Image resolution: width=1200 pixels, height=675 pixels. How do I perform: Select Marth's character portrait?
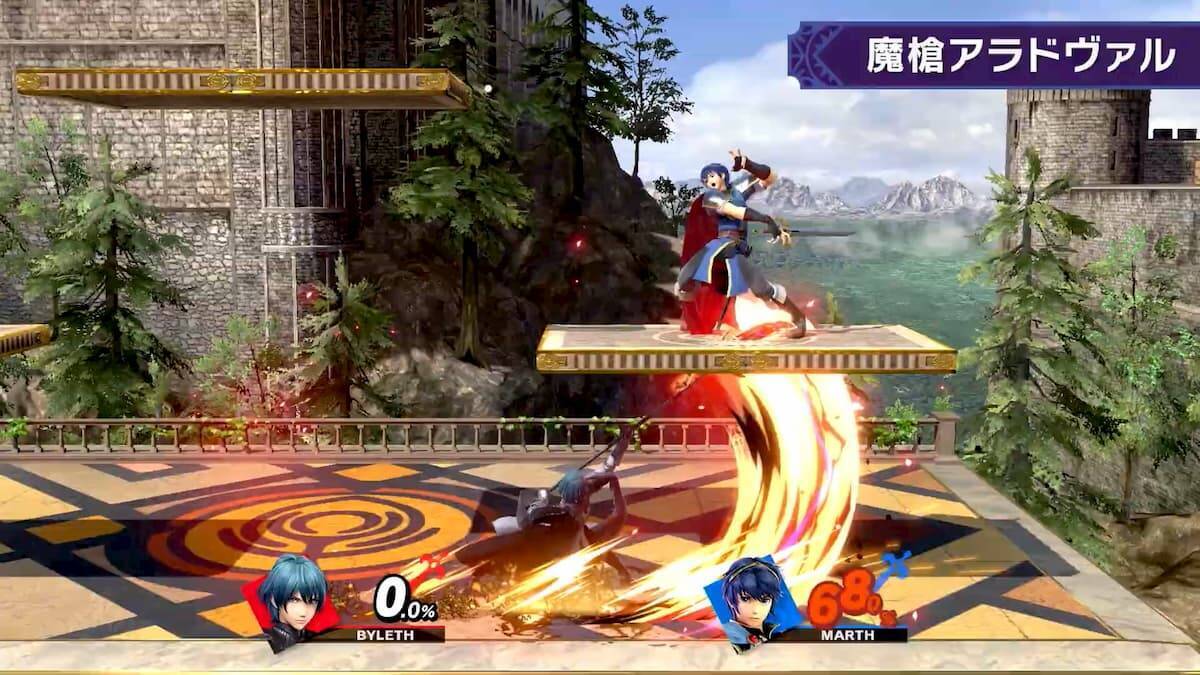[750, 600]
